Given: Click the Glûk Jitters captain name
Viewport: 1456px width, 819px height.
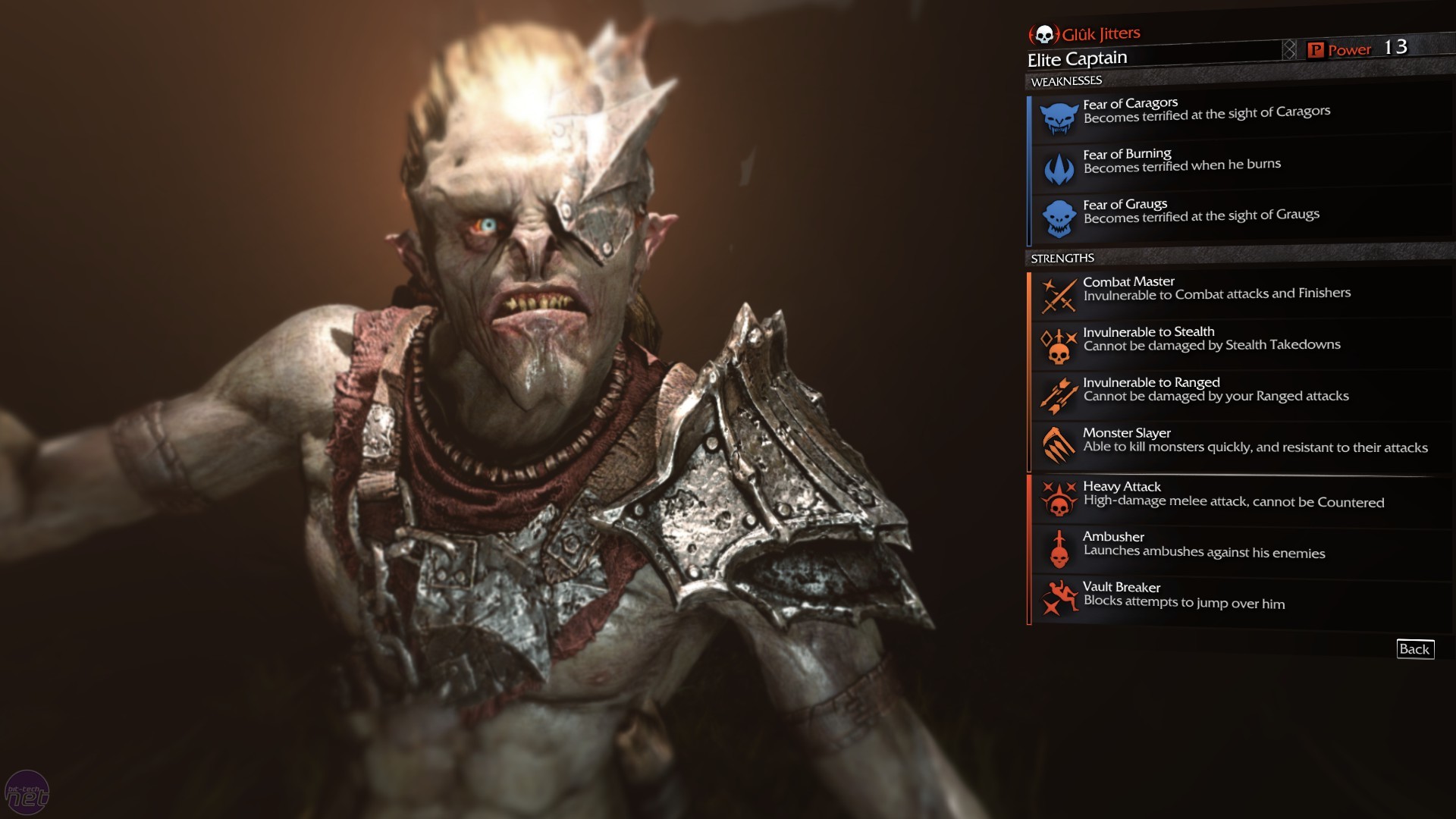Looking at the screenshot, I should pyautogui.click(x=1100, y=34).
